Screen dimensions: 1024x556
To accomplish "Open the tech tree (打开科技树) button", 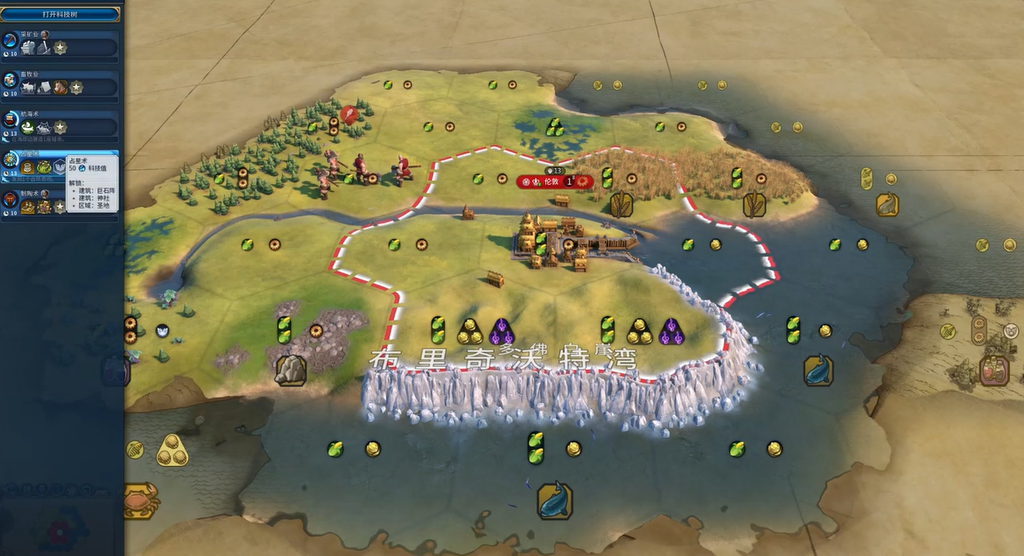I will [x=60, y=14].
